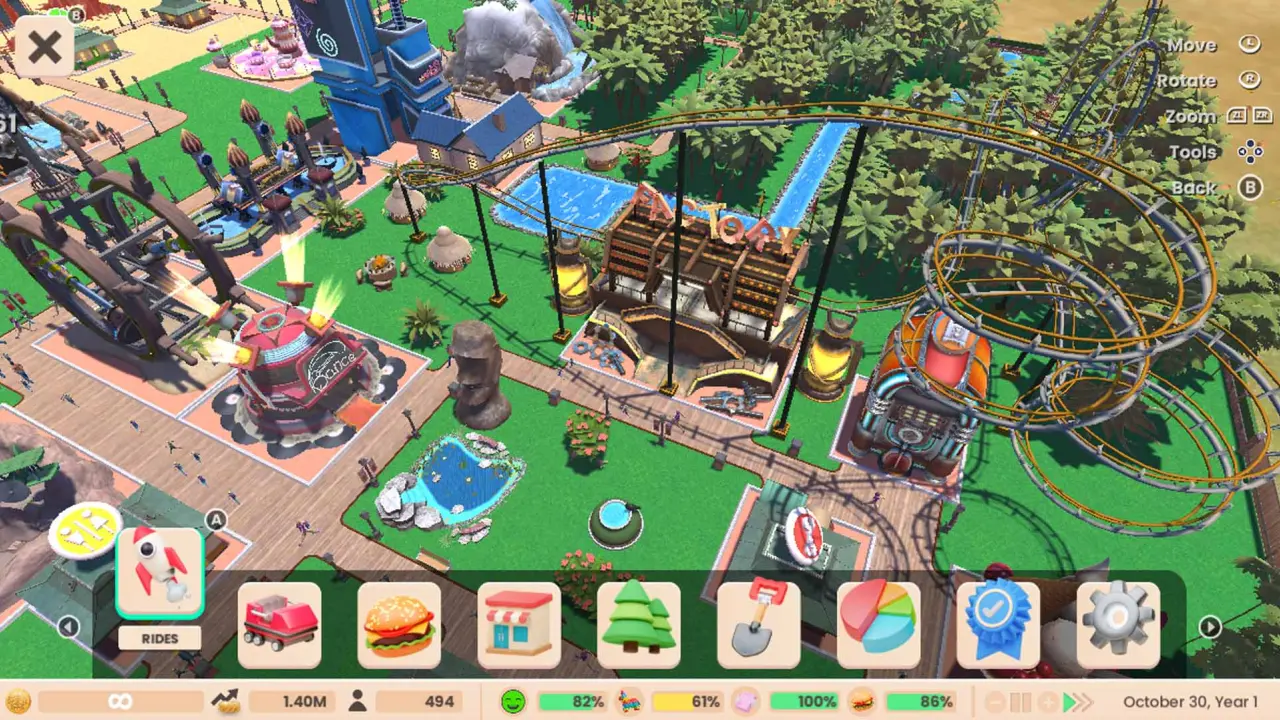
Task: Pause the game with the pause button
Action: tap(1019, 702)
